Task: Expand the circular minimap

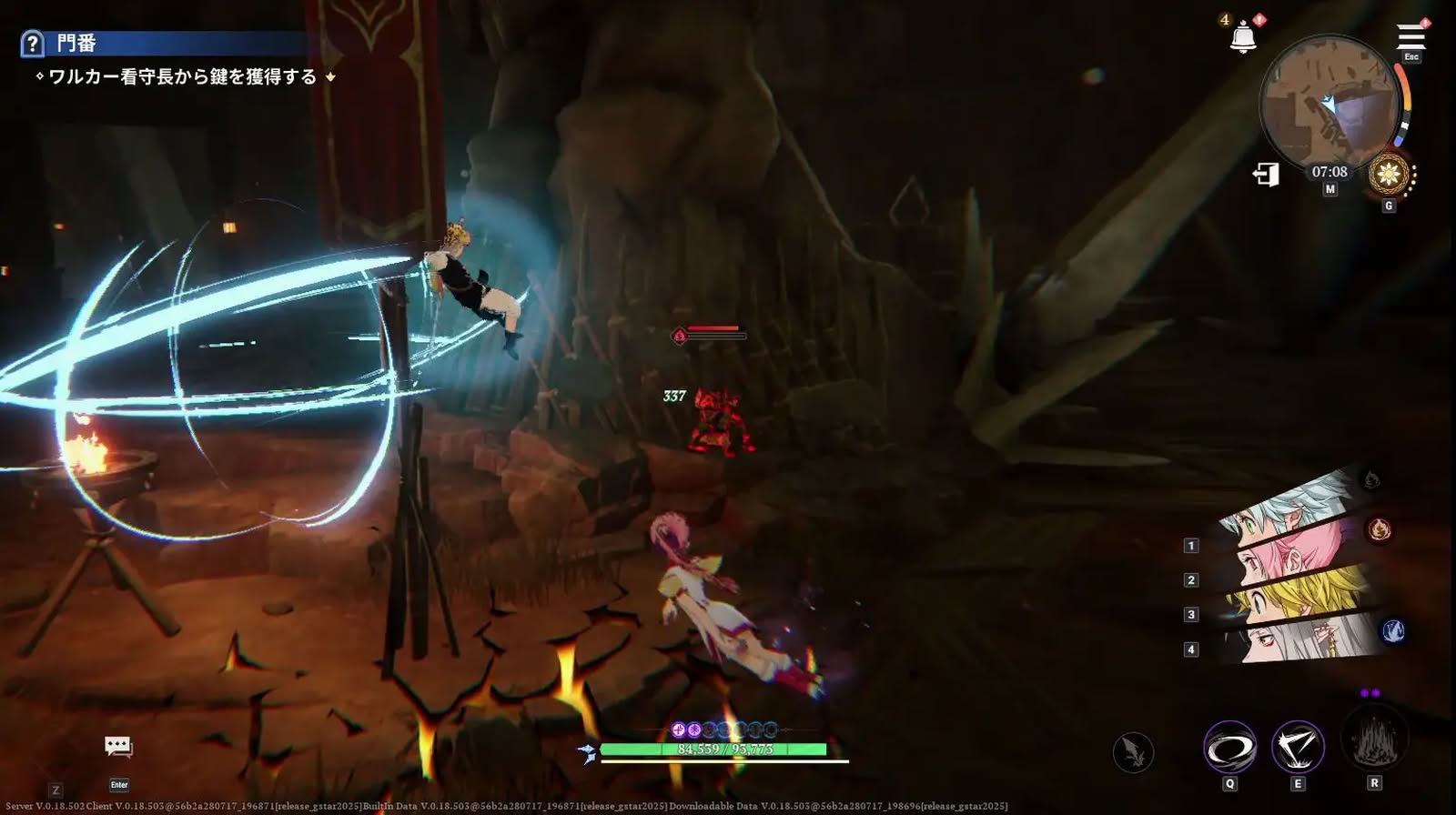Action: click(x=1329, y=104)
